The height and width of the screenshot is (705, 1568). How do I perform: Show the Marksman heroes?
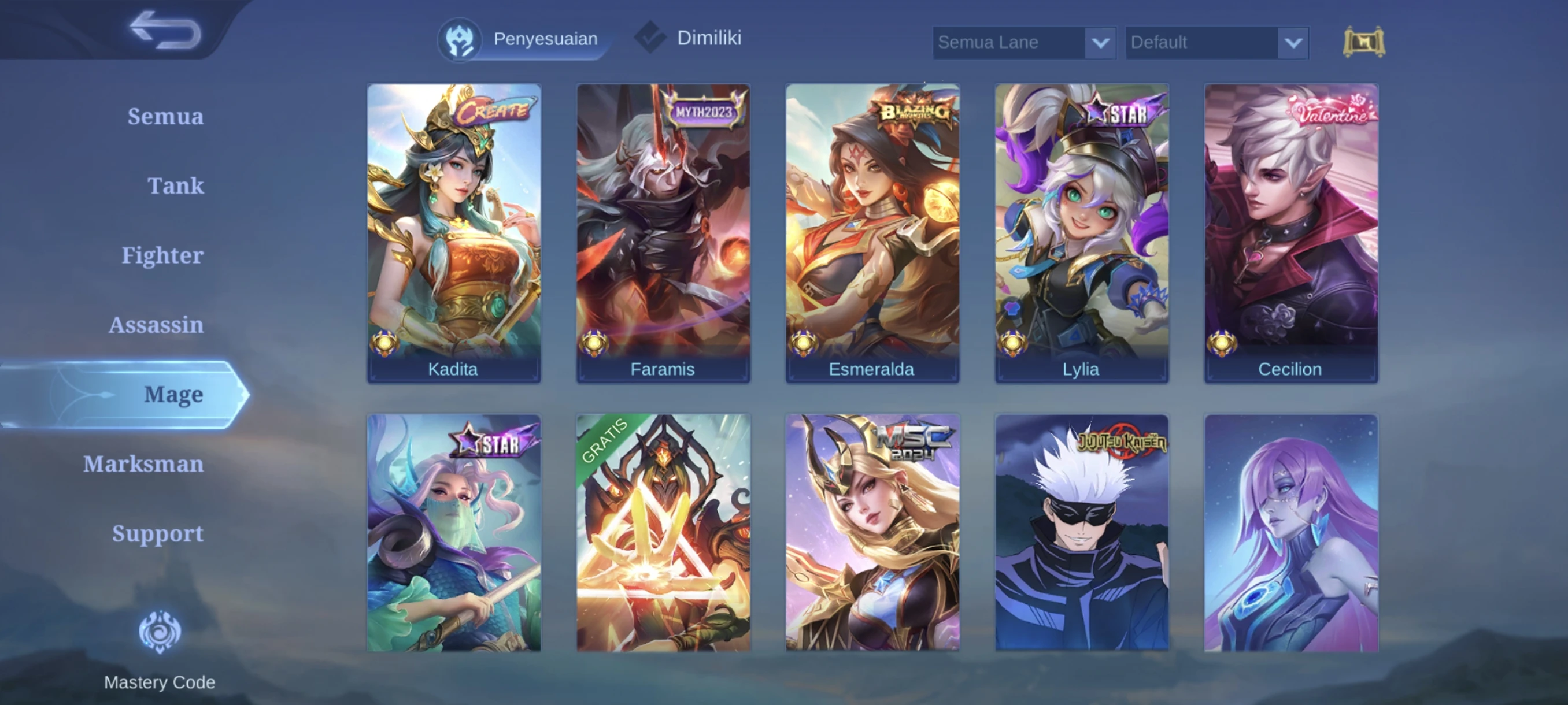143,464
